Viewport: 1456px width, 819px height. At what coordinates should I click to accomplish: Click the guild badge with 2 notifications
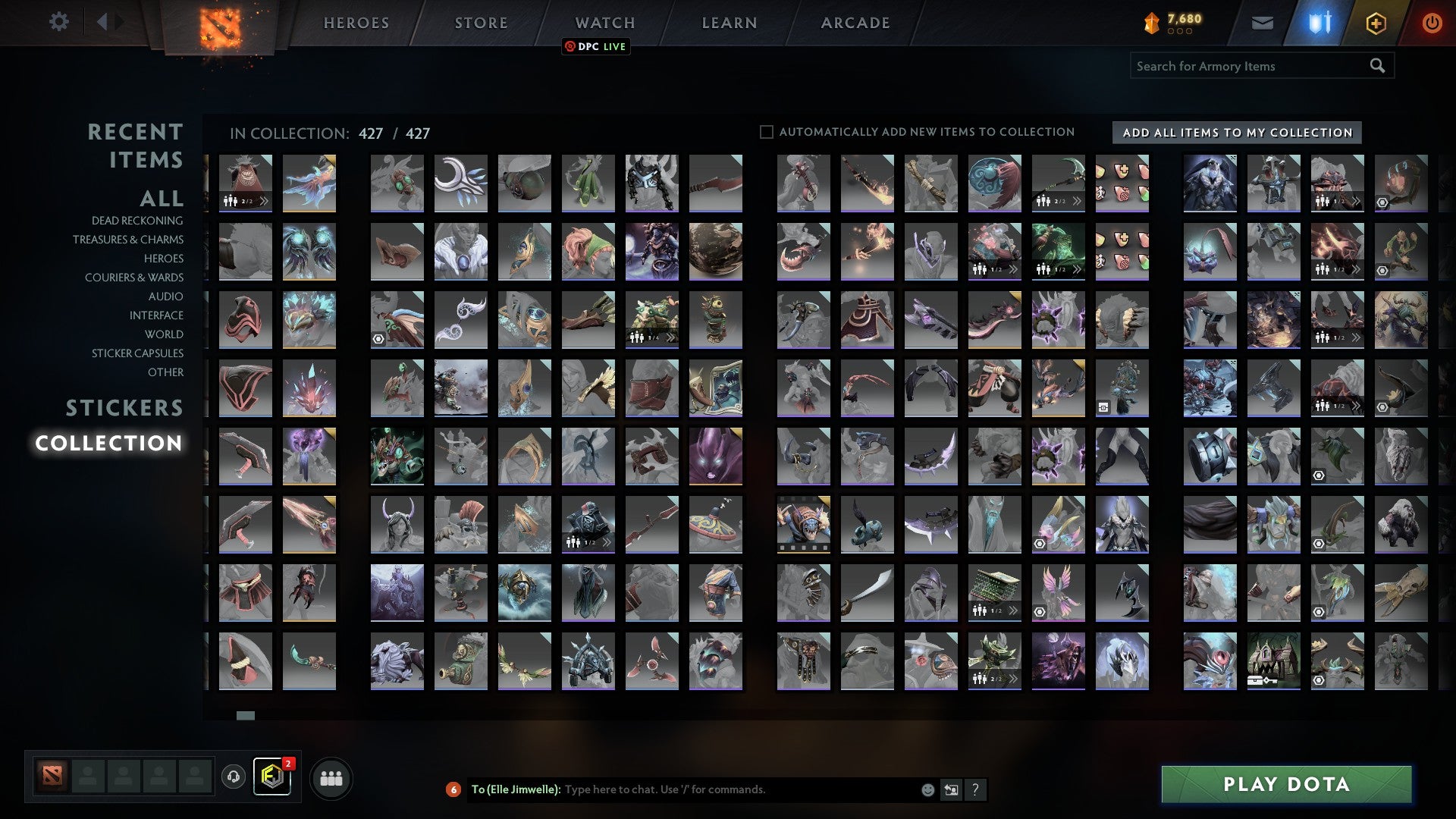click(273, 777)
